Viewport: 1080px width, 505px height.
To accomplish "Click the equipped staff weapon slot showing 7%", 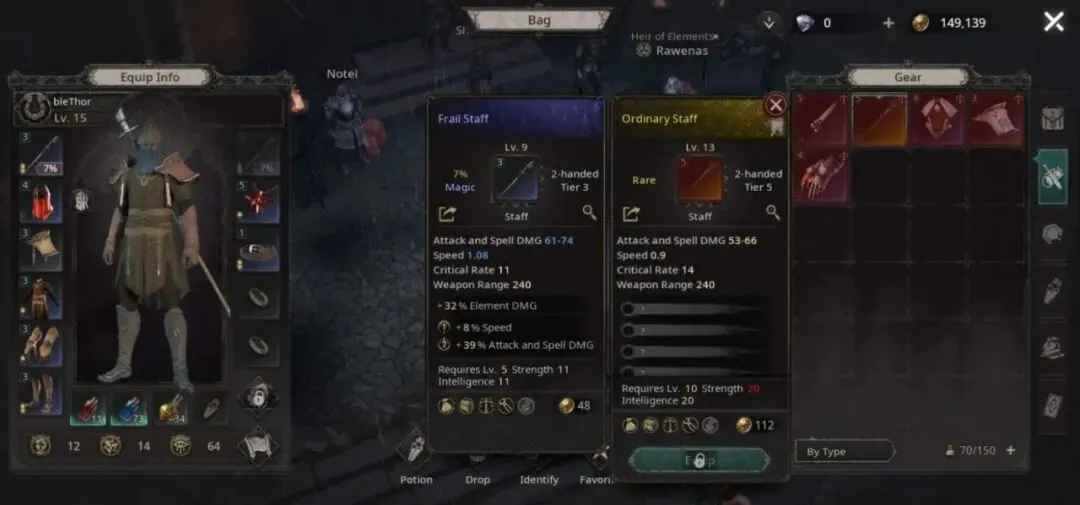I will [39, 155].
